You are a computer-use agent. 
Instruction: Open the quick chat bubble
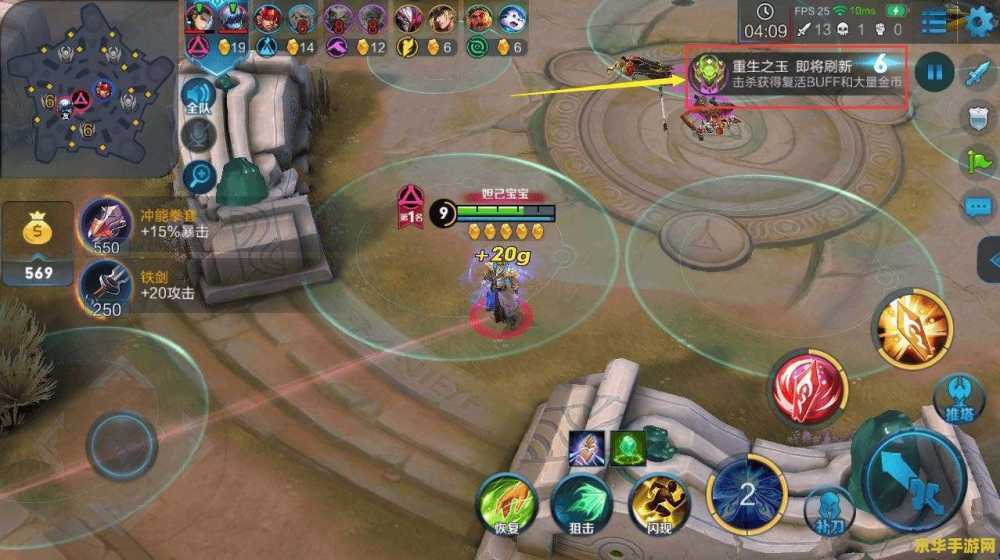point(977,207)
